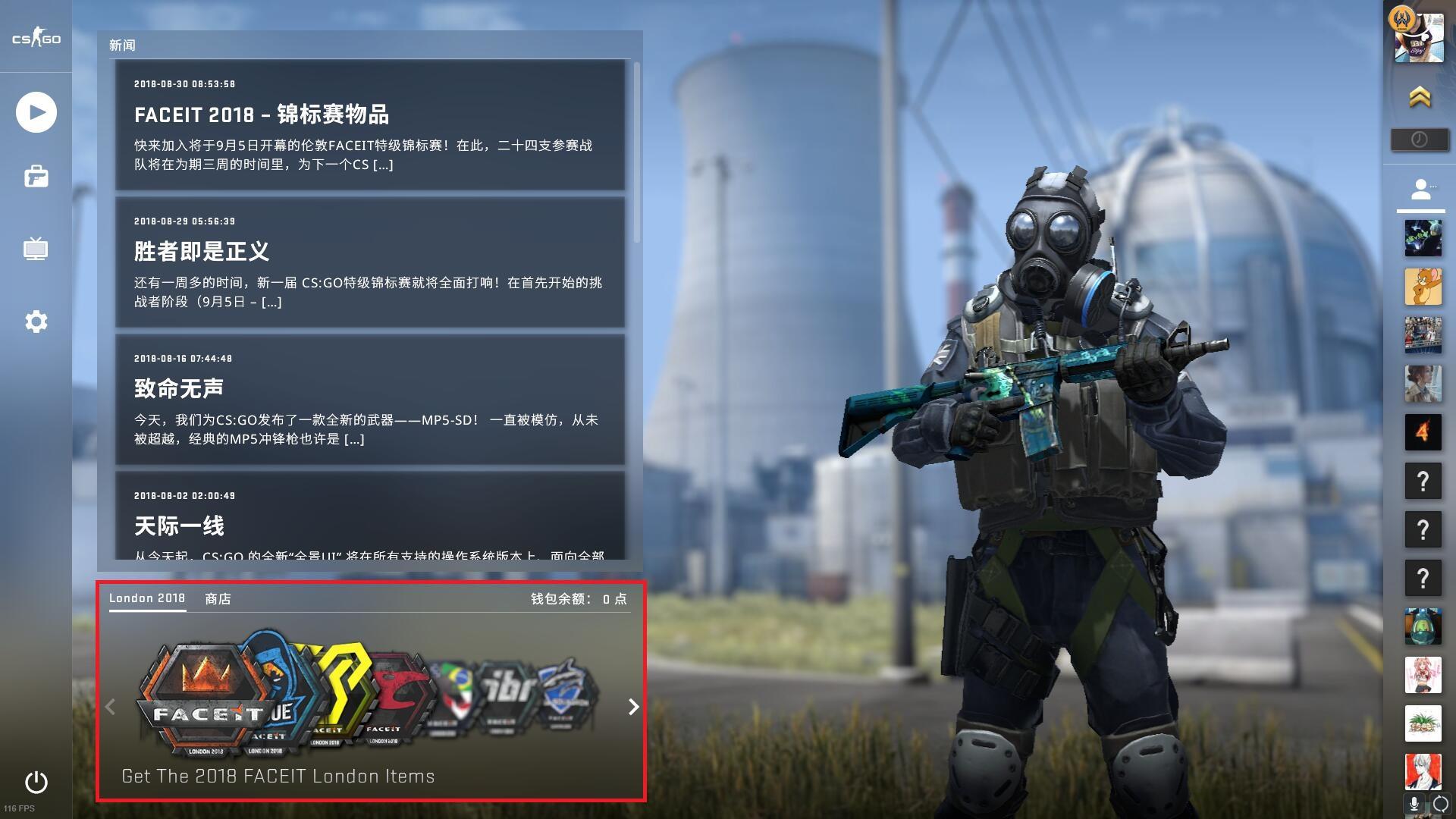
Task: Open the inventory briefcase icon
Action: pyautogui.click(x=36, y=177)
